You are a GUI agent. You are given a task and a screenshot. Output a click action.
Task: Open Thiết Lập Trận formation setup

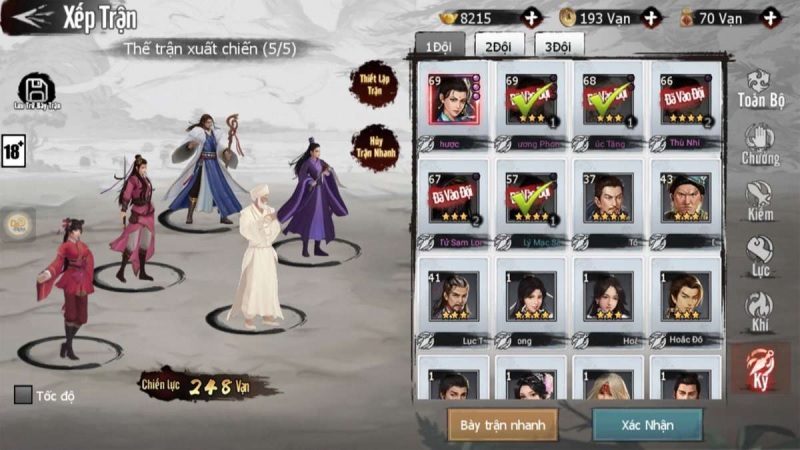[374, 84]
